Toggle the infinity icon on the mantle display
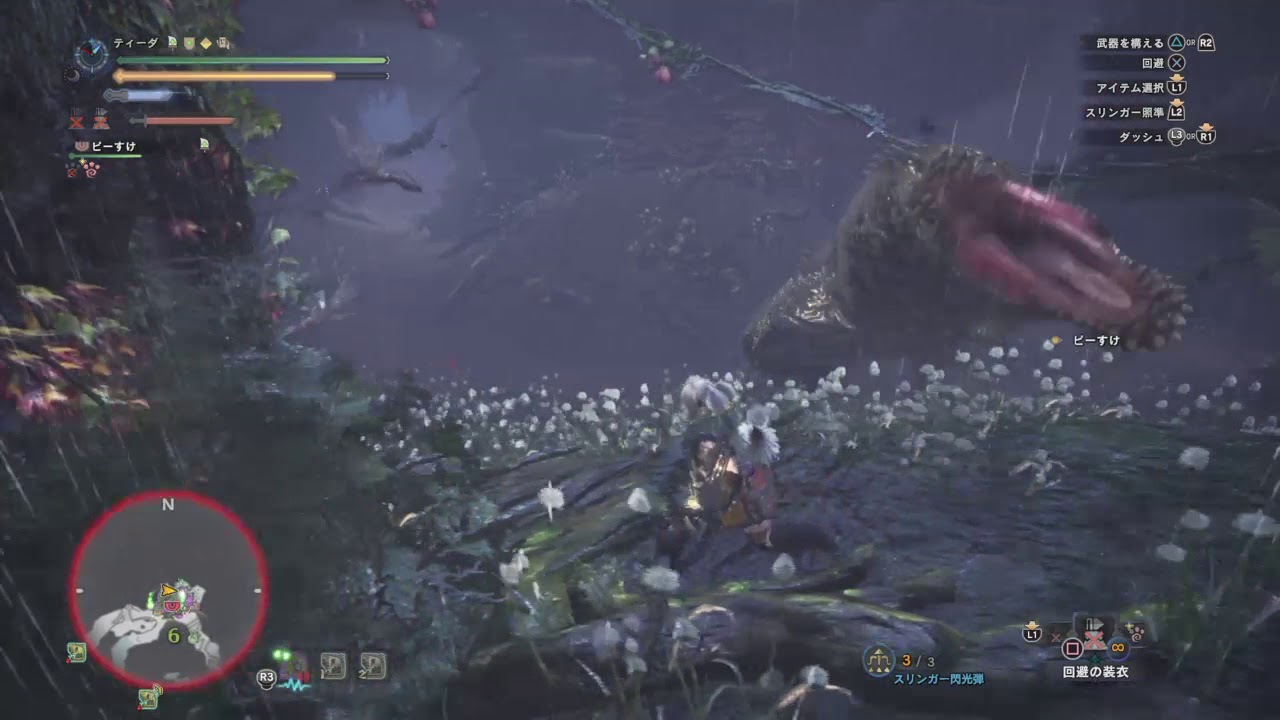 [x=1116, y=647]
